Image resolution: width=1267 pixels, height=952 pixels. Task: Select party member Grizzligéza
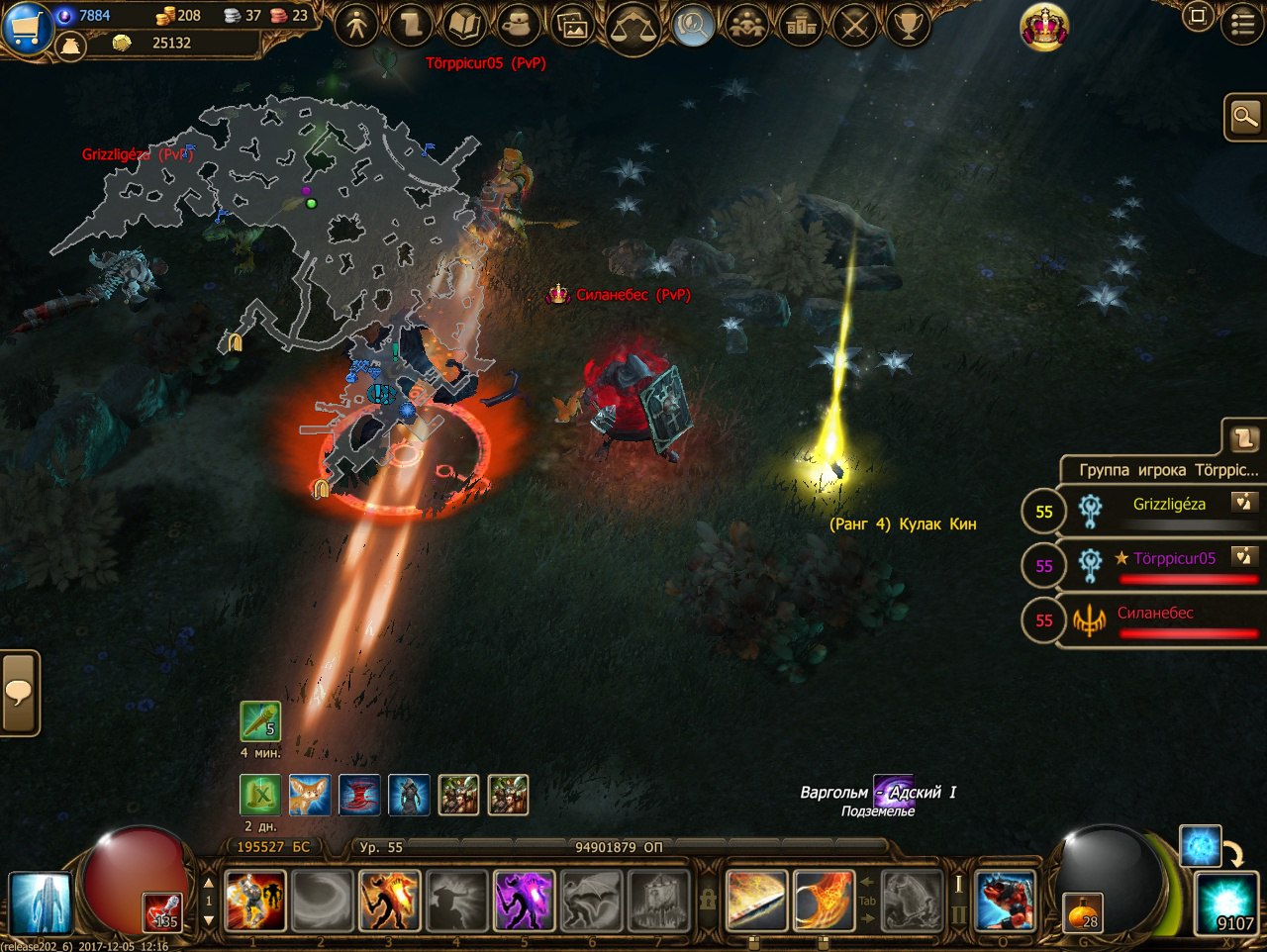click(1168, 505)
